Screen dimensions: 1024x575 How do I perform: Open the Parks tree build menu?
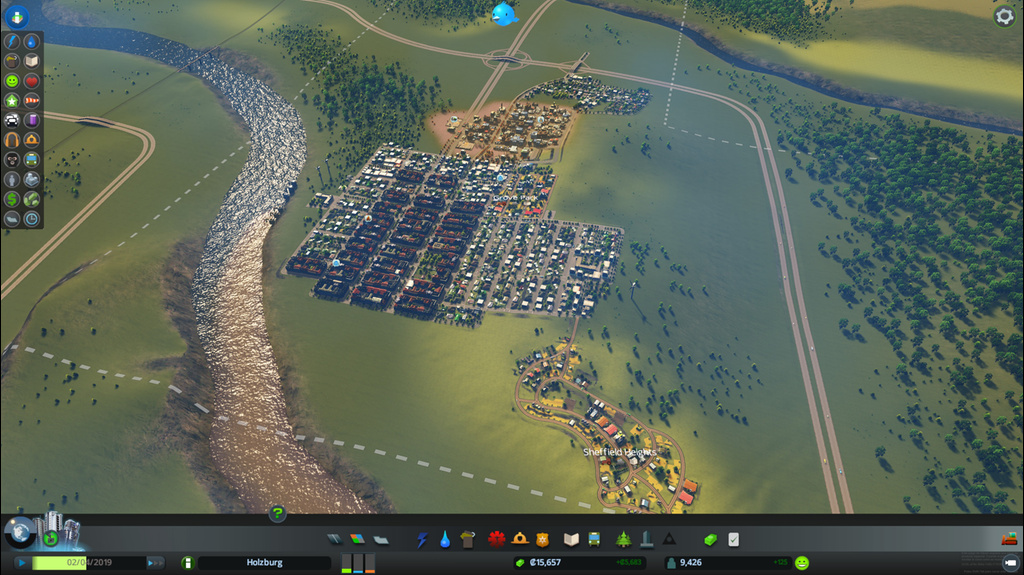(623, 540)
